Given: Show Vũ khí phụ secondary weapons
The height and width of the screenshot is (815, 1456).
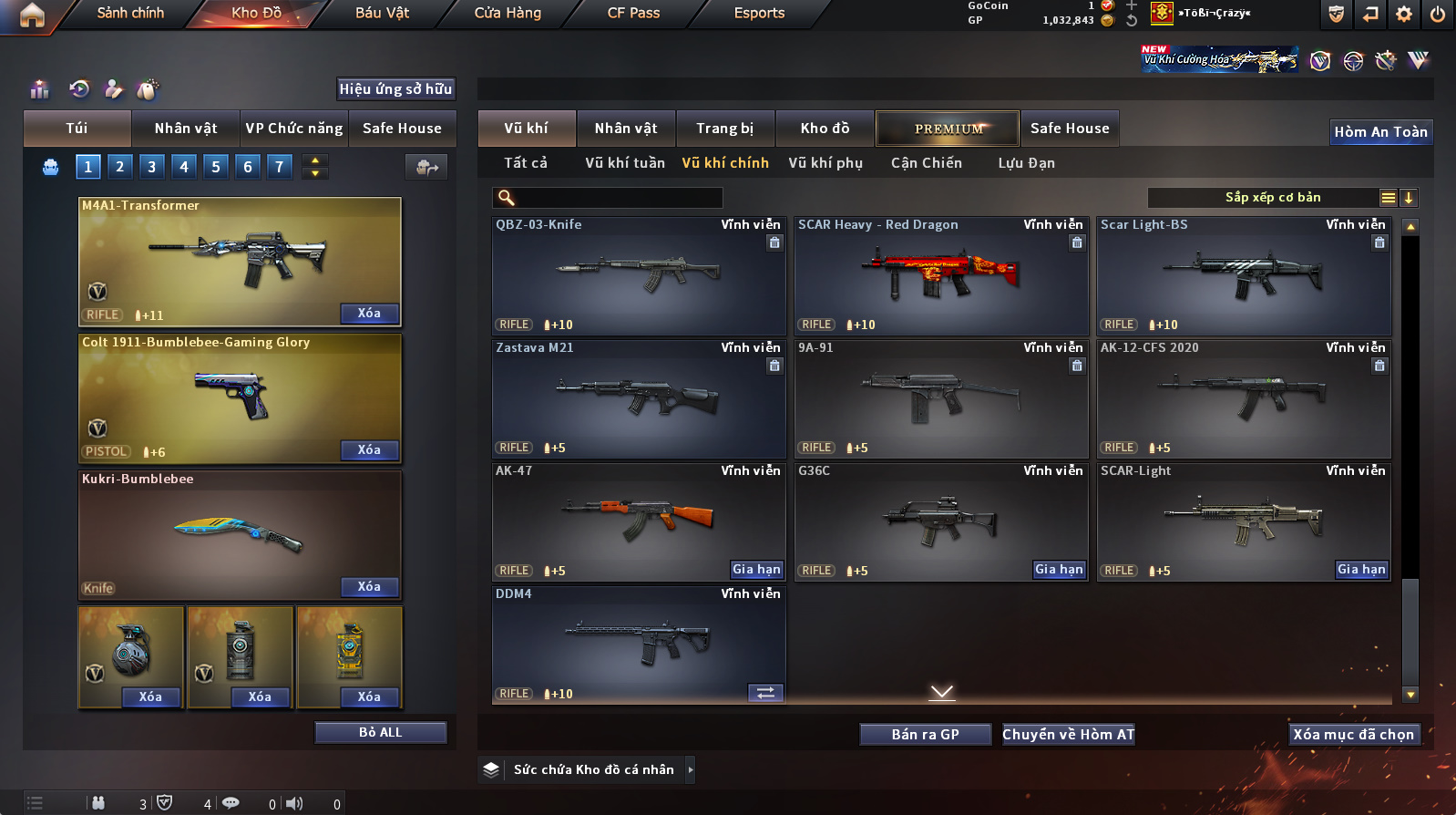Looking at the screenshot, I should point(825,163).
